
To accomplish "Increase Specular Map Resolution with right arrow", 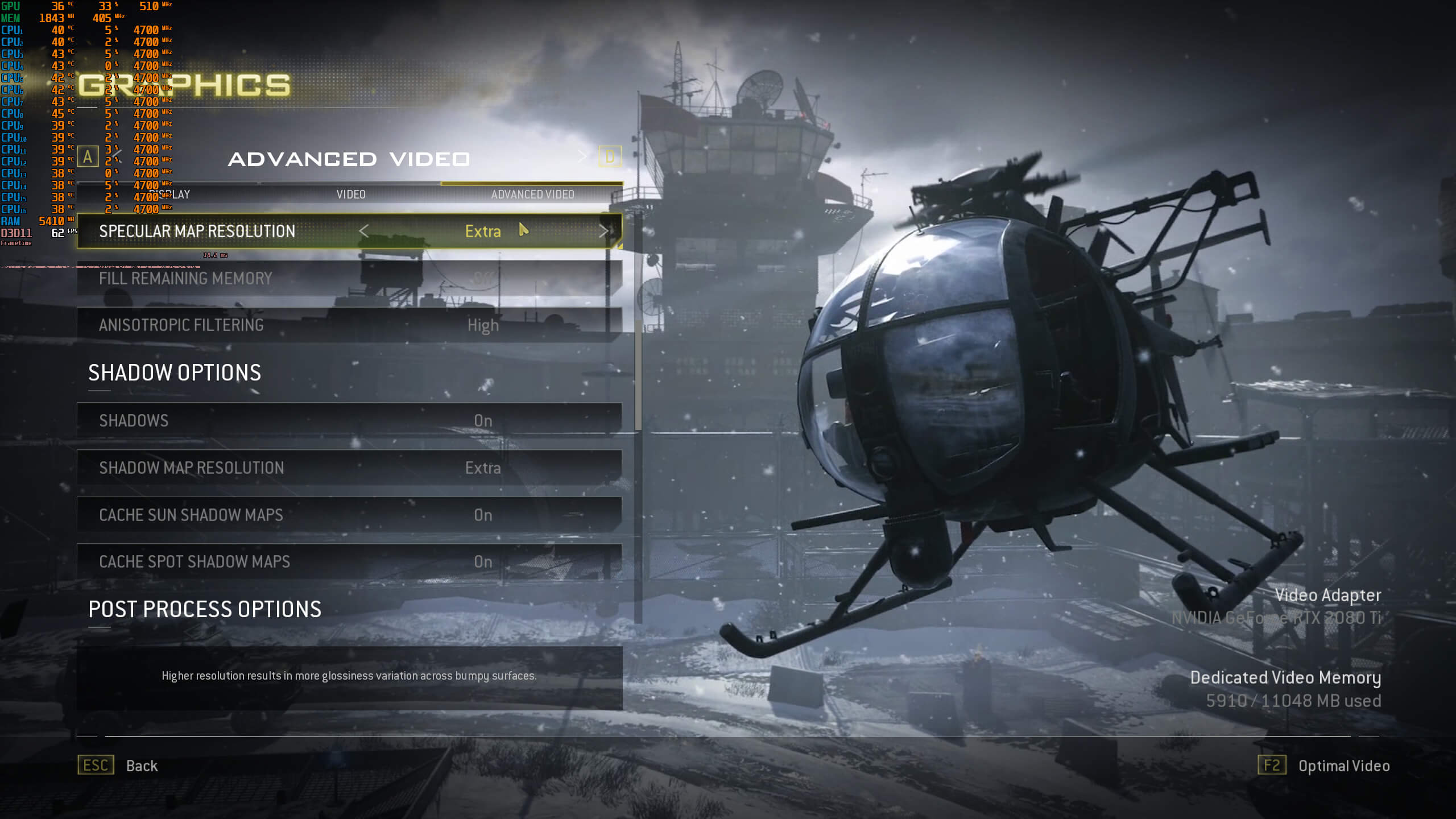I will (603, 231).
